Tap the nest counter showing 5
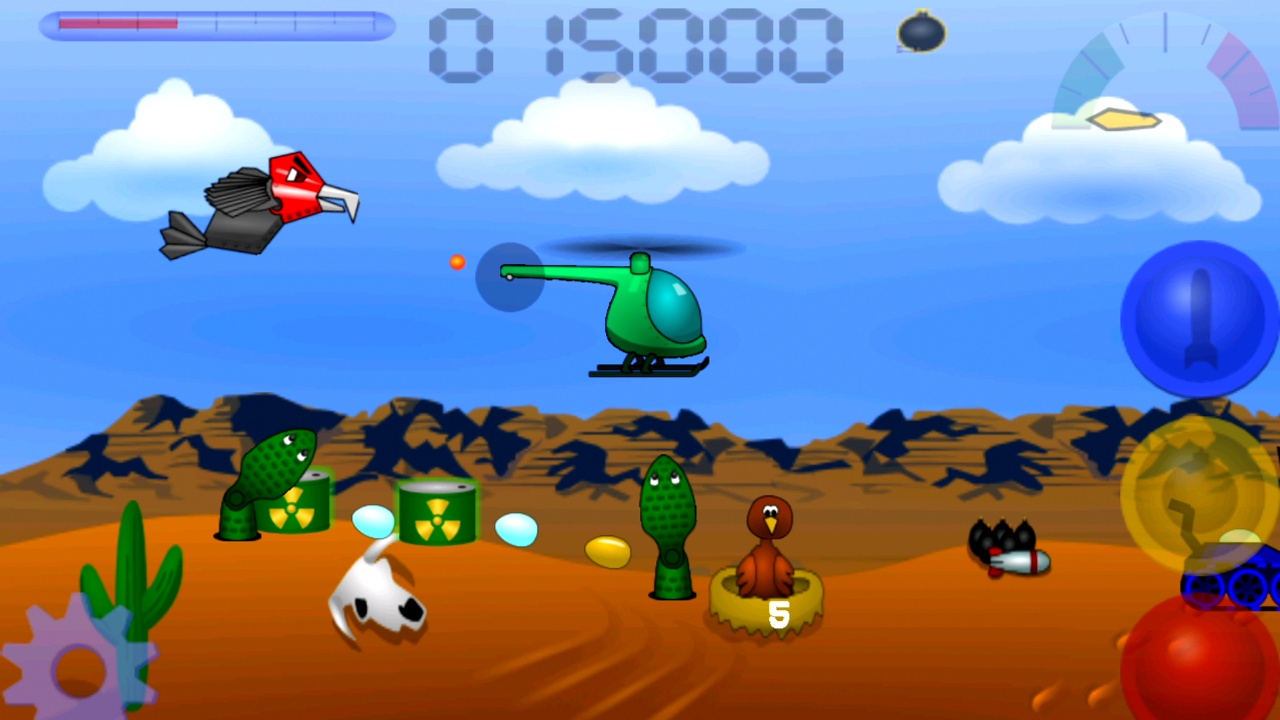 (x=778, y=615)
